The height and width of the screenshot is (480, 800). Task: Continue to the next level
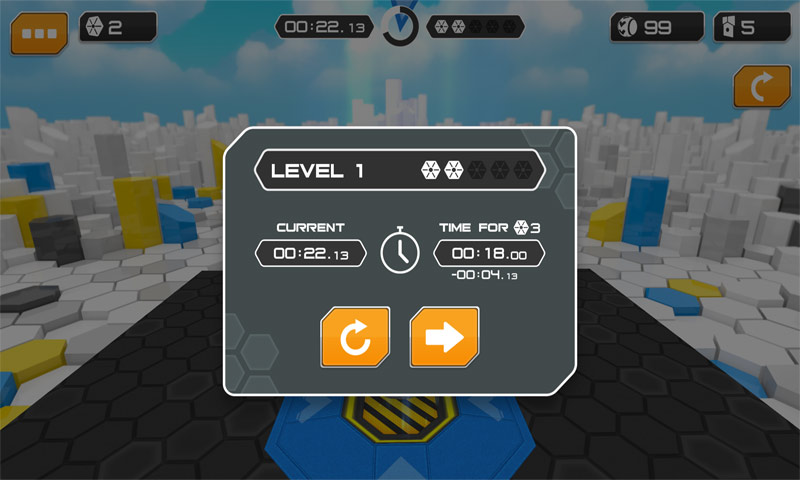point(444,337)
